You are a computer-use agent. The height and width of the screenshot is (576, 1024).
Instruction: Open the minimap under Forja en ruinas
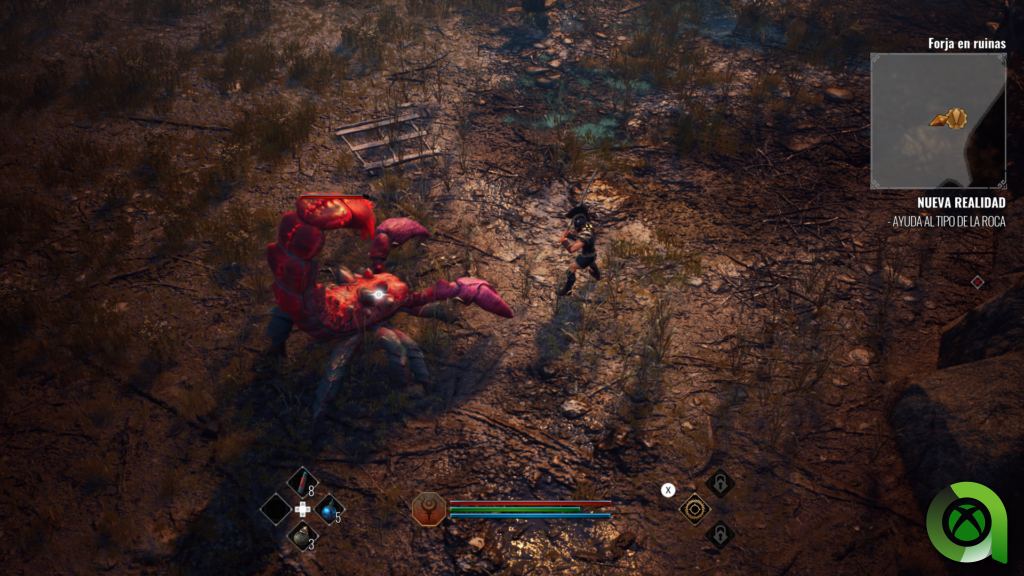937,120
